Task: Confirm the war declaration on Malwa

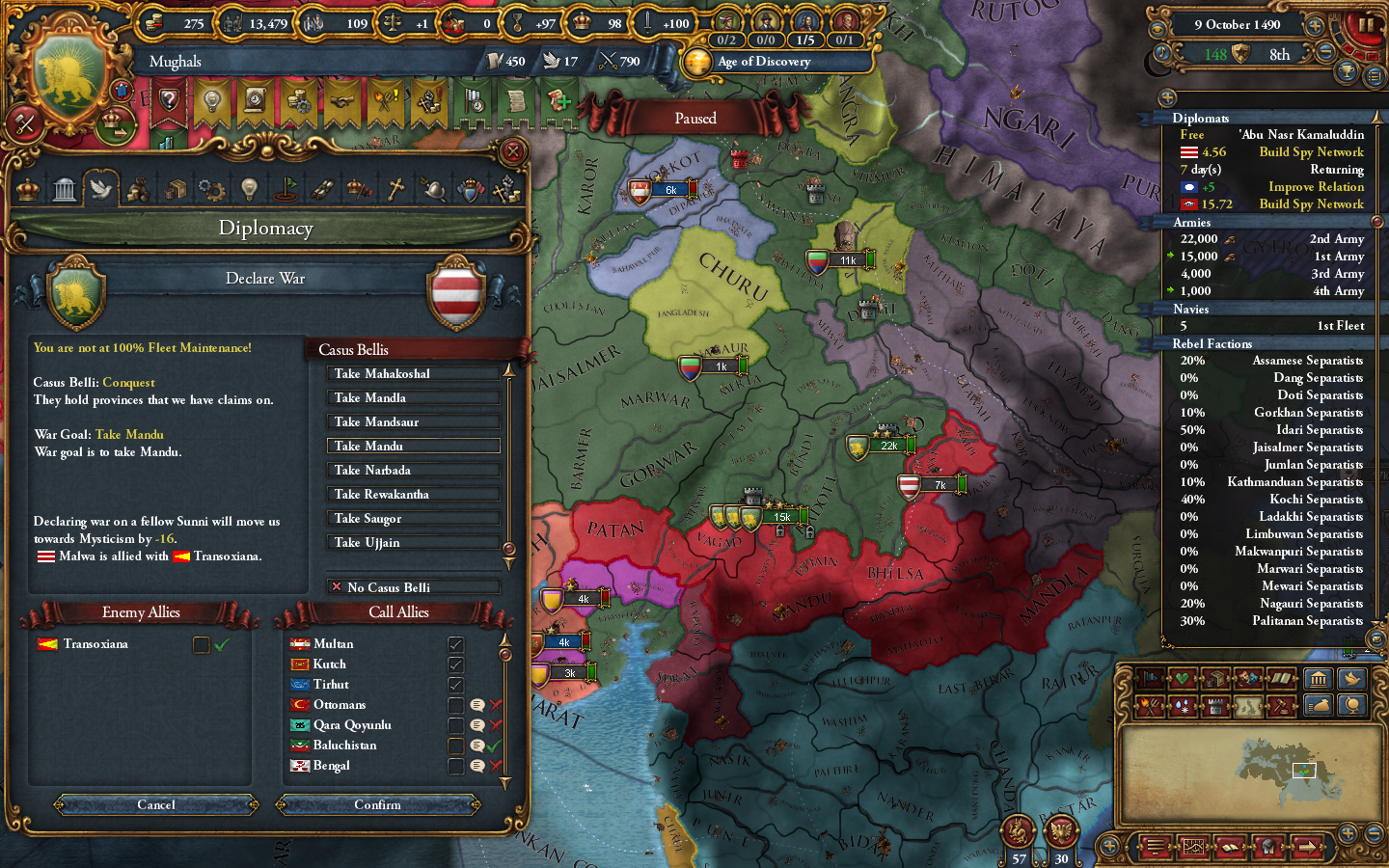Action: [378, 805]
